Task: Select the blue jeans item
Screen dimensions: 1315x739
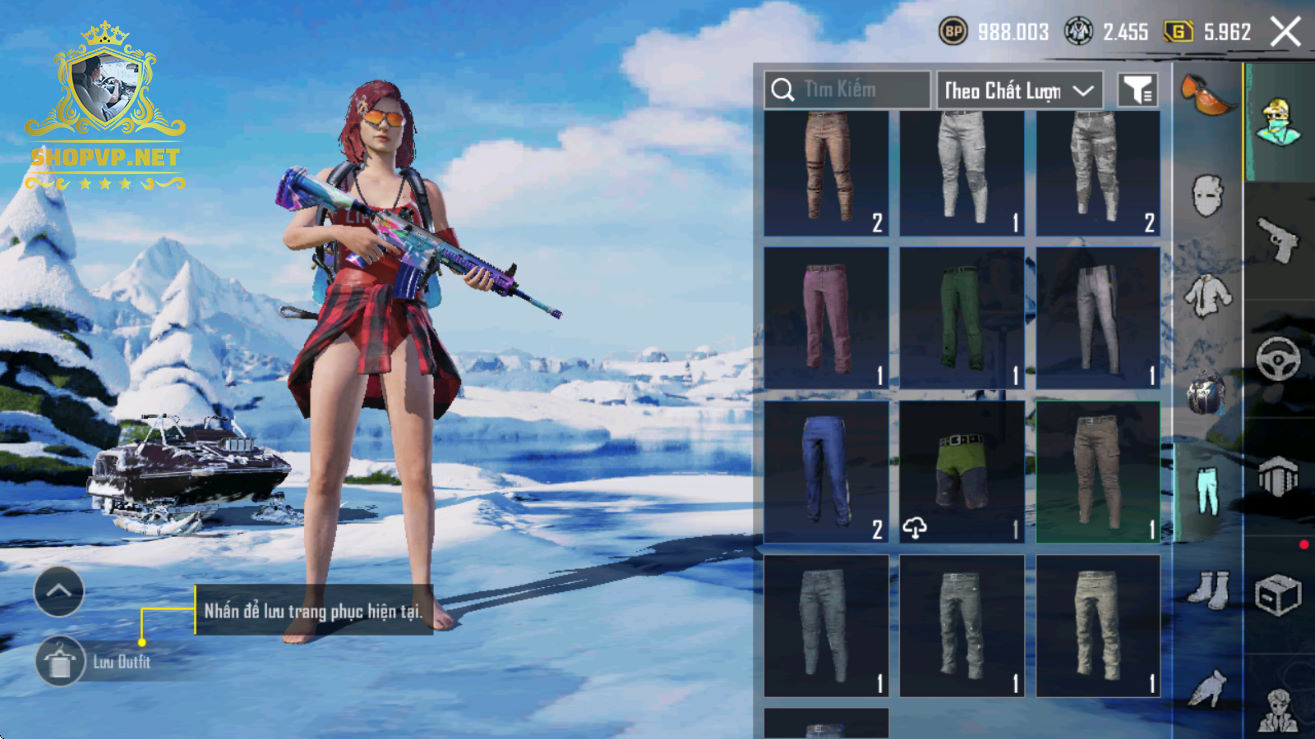Action: click(x=826, y=472)
